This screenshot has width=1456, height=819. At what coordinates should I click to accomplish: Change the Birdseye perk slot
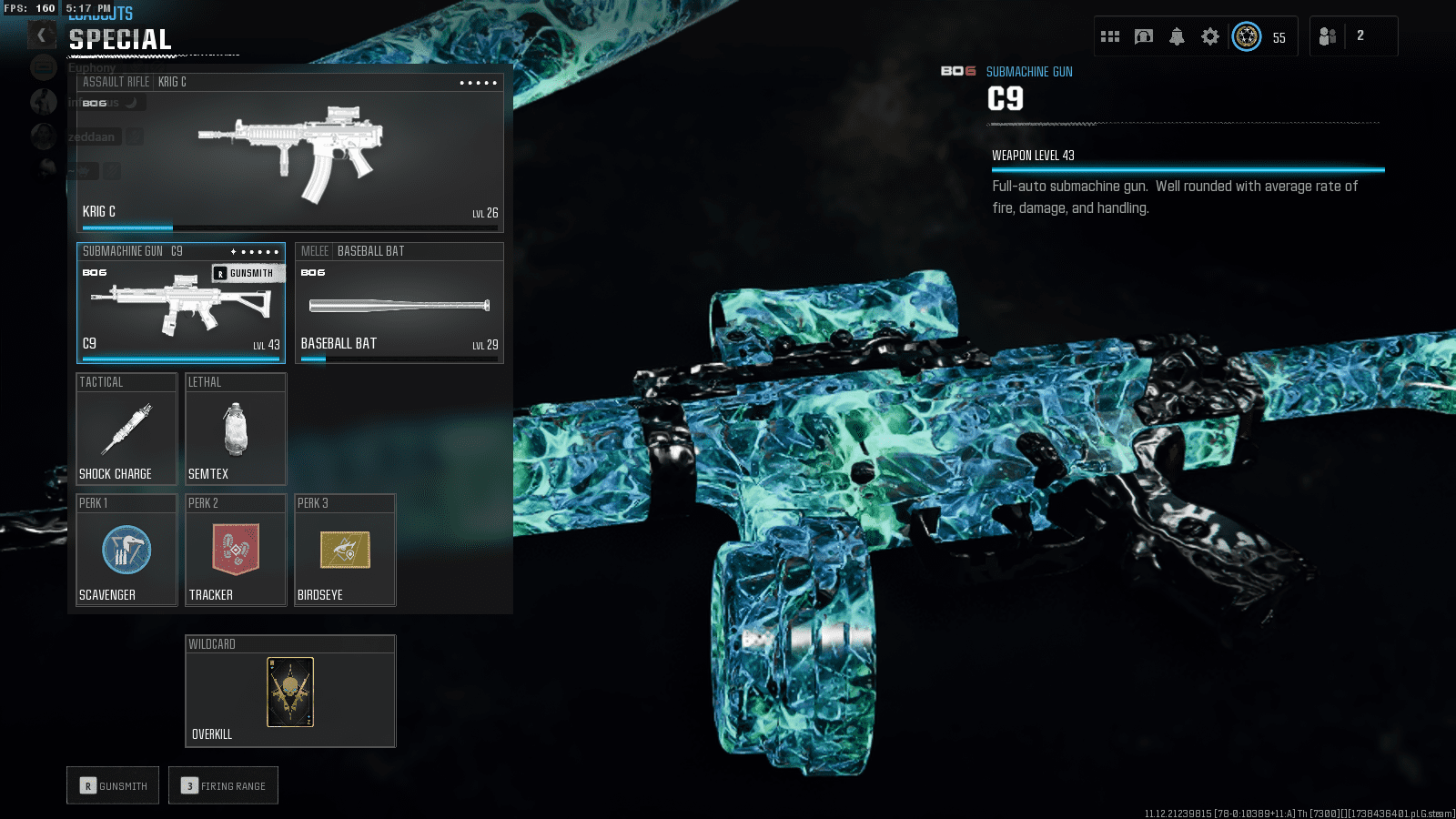[x=345, y=551]
